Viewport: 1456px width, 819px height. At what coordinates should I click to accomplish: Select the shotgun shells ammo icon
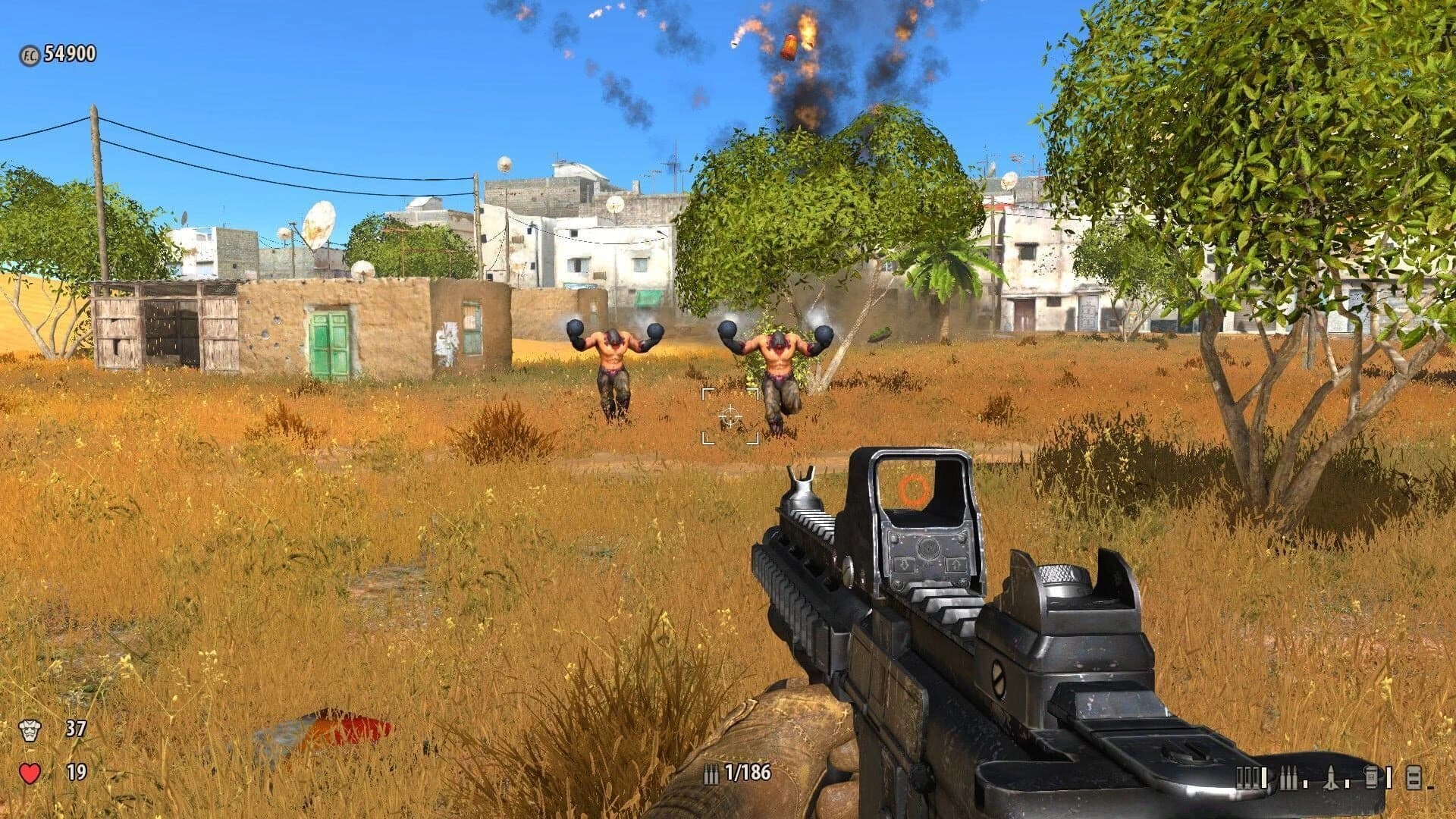pyautogui.click(x=1247, y=777)
